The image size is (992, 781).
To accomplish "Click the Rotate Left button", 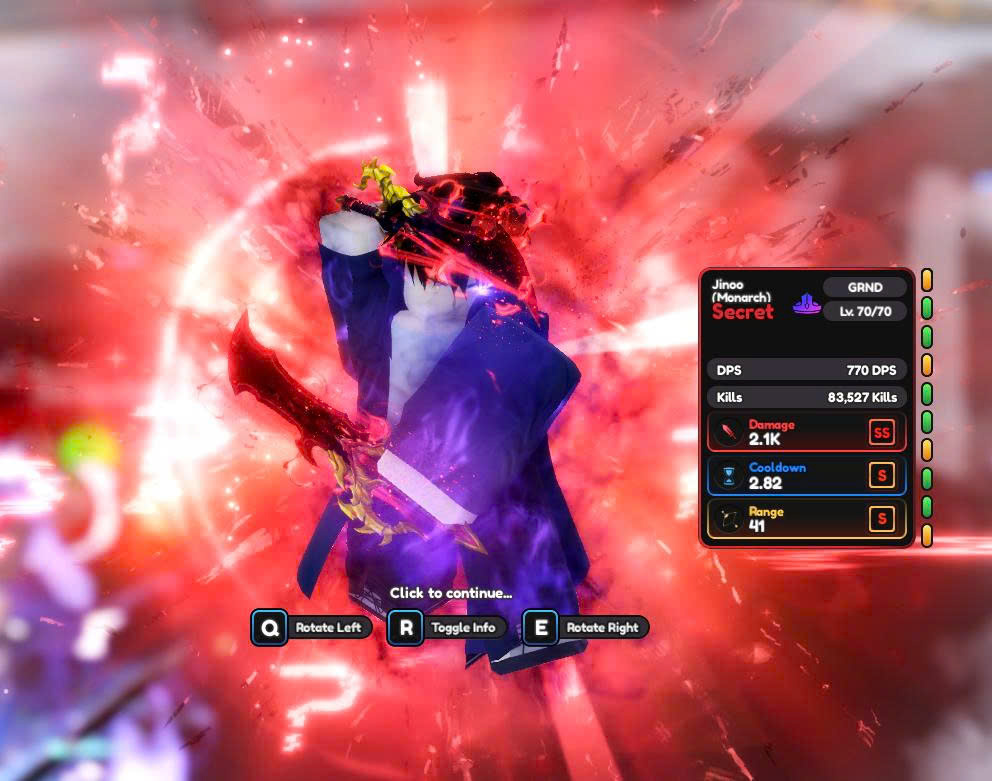I will tap(312, 628).
